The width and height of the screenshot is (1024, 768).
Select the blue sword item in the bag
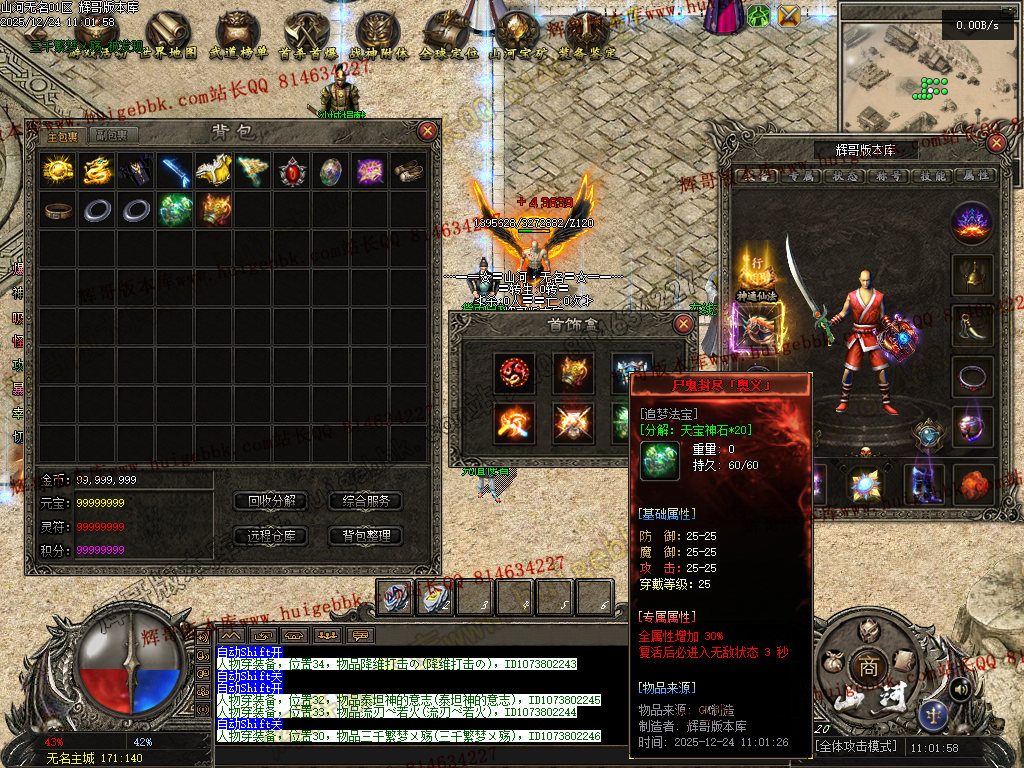175,171
